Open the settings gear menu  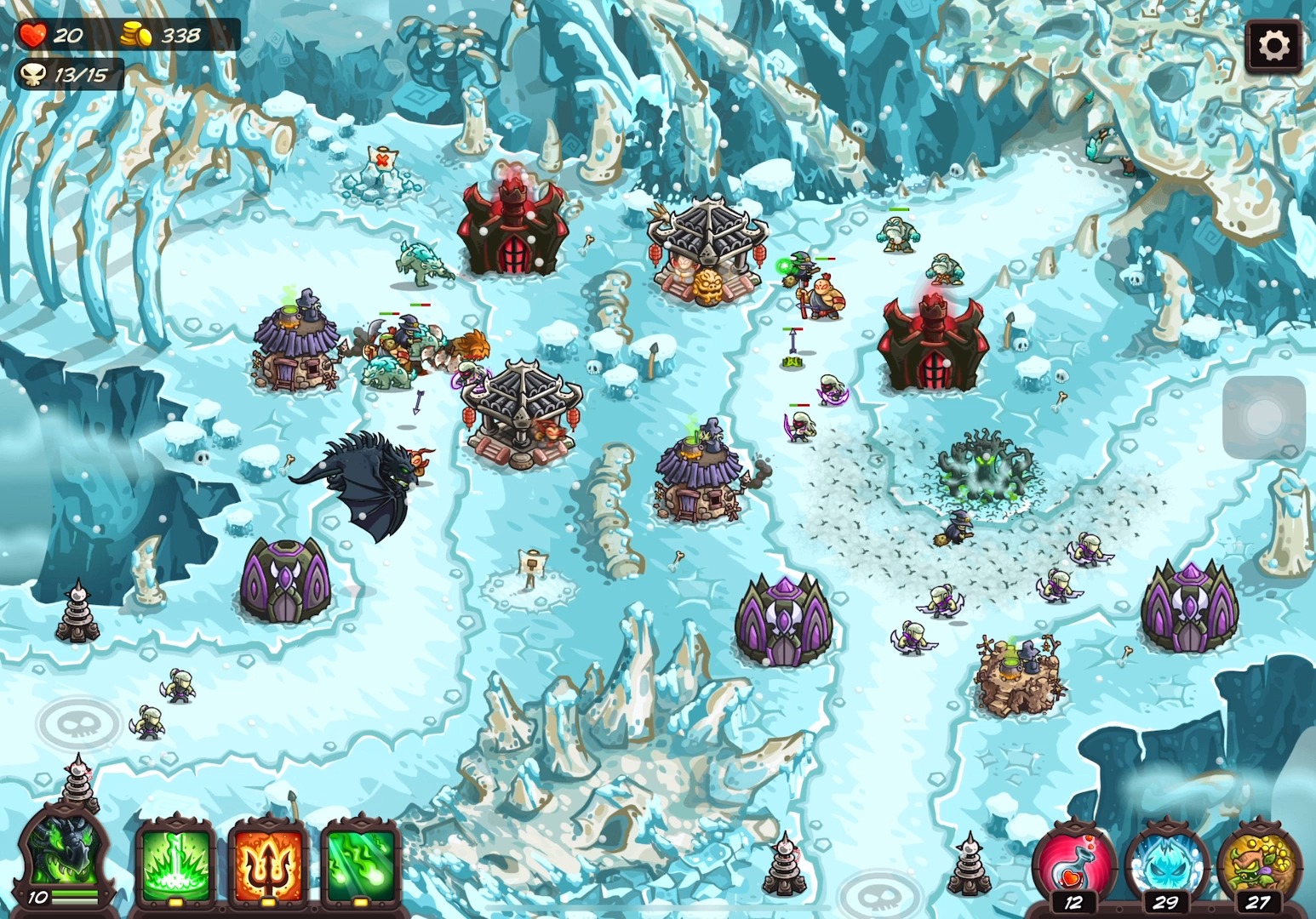[x=1273, y=45]
